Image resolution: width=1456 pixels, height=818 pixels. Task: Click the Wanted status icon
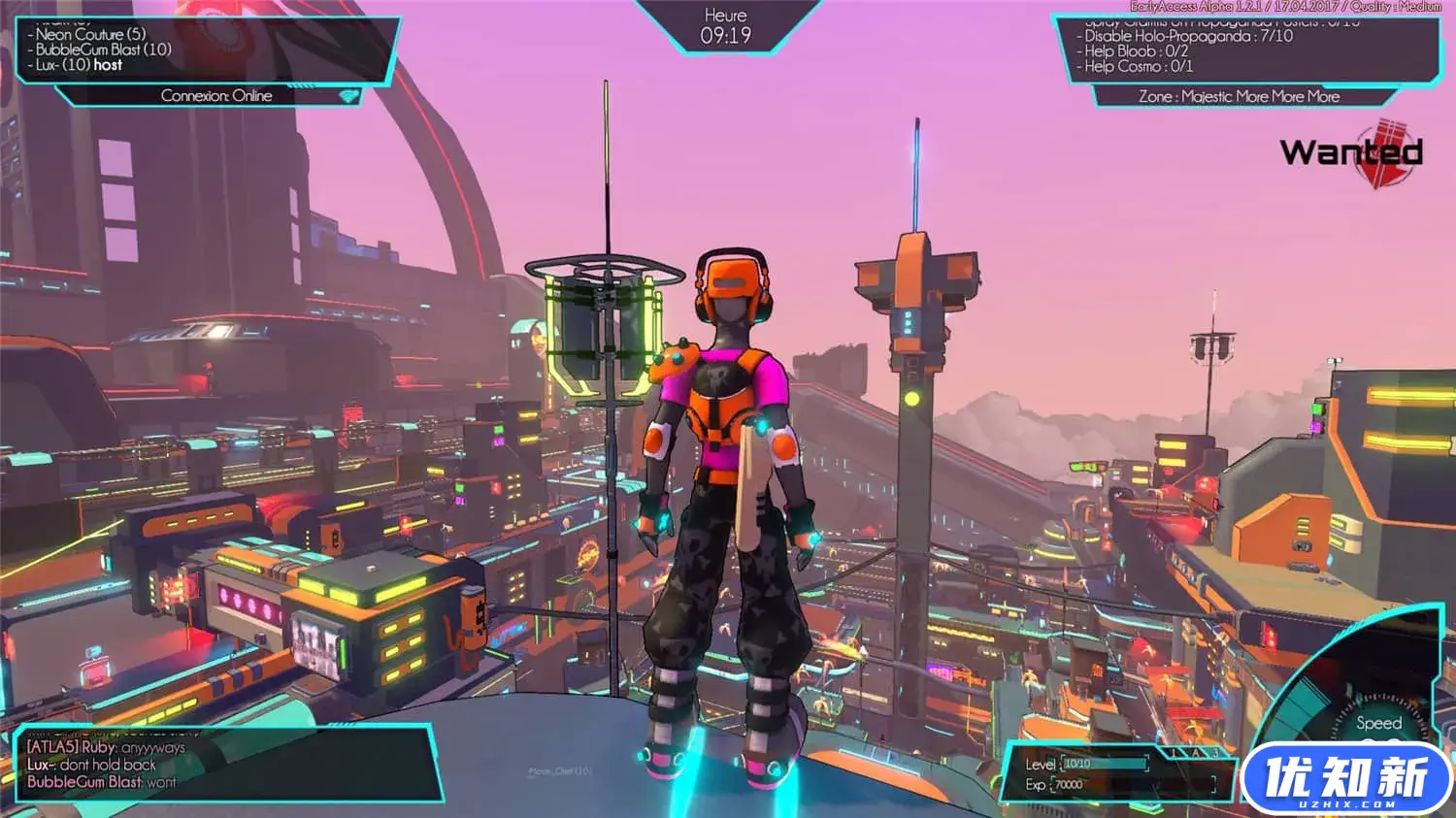coord(1354,152)
